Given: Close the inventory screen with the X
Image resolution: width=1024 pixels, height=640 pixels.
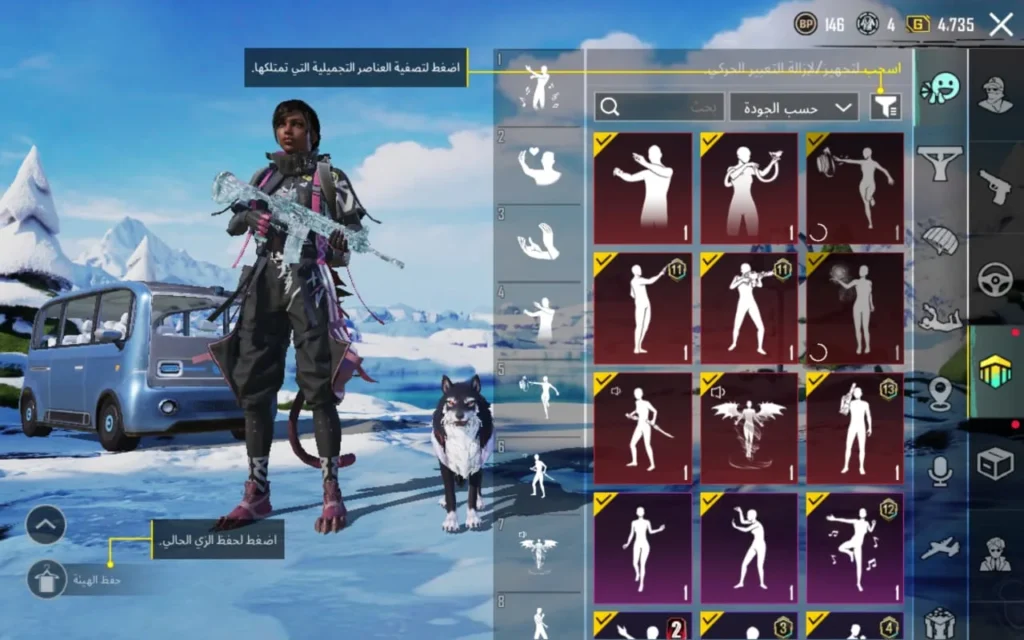Looking at the screenshot, I should [1001, 25].
